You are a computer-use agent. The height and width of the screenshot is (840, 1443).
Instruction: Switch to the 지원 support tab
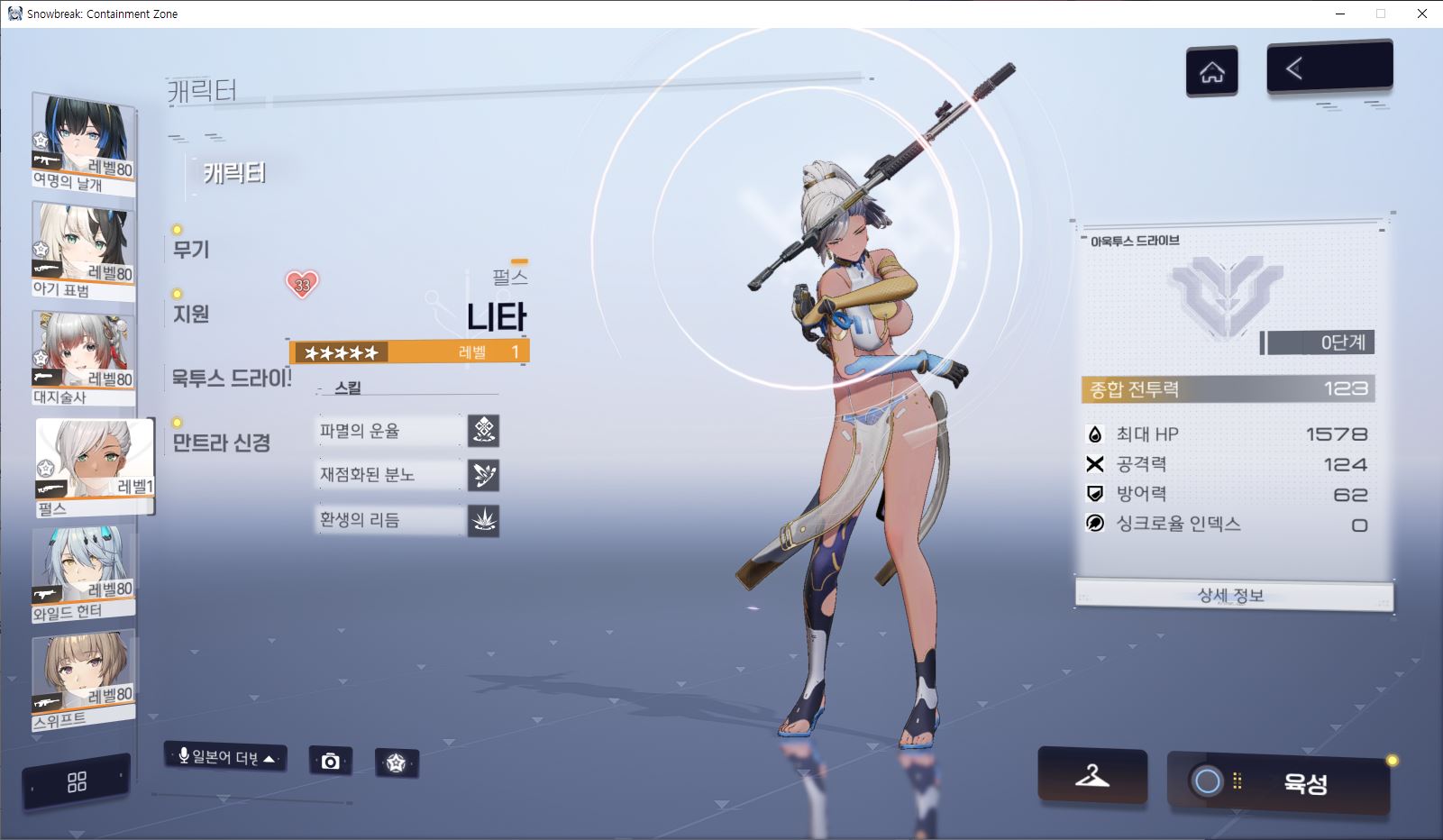tap(191, 314)
